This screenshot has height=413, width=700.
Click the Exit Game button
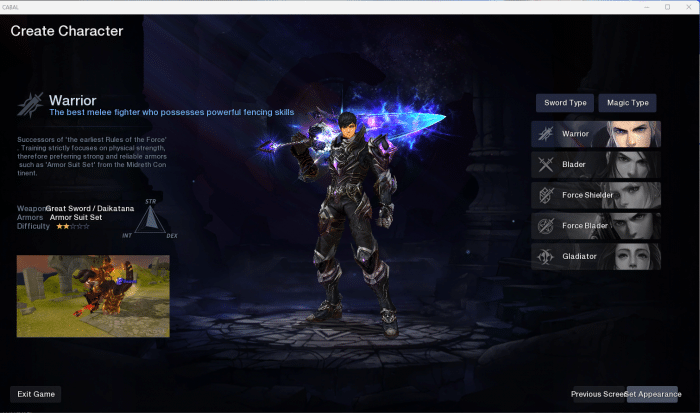(36, 394)
